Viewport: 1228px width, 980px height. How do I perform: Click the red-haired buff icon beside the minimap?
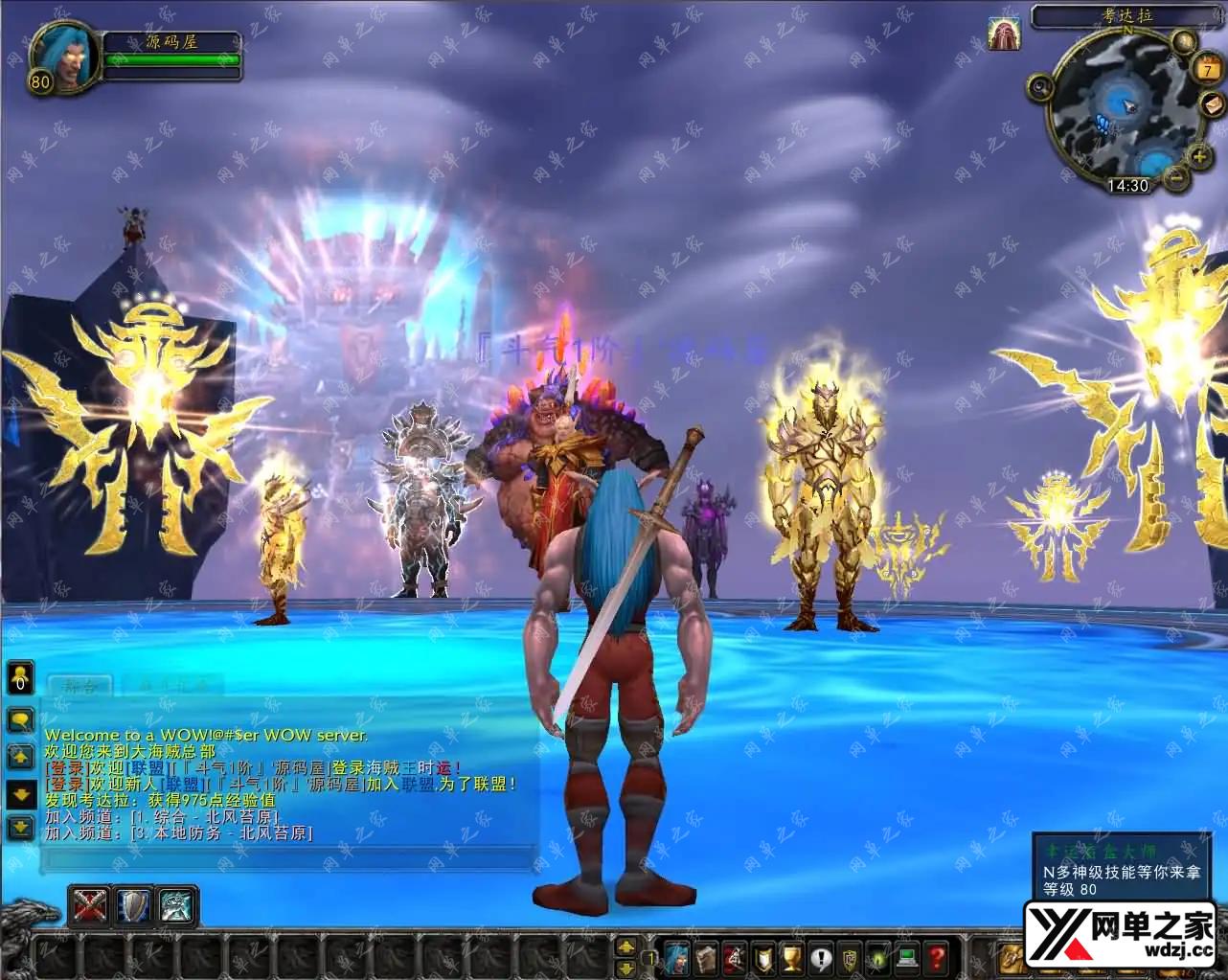tap(1004, 34)
